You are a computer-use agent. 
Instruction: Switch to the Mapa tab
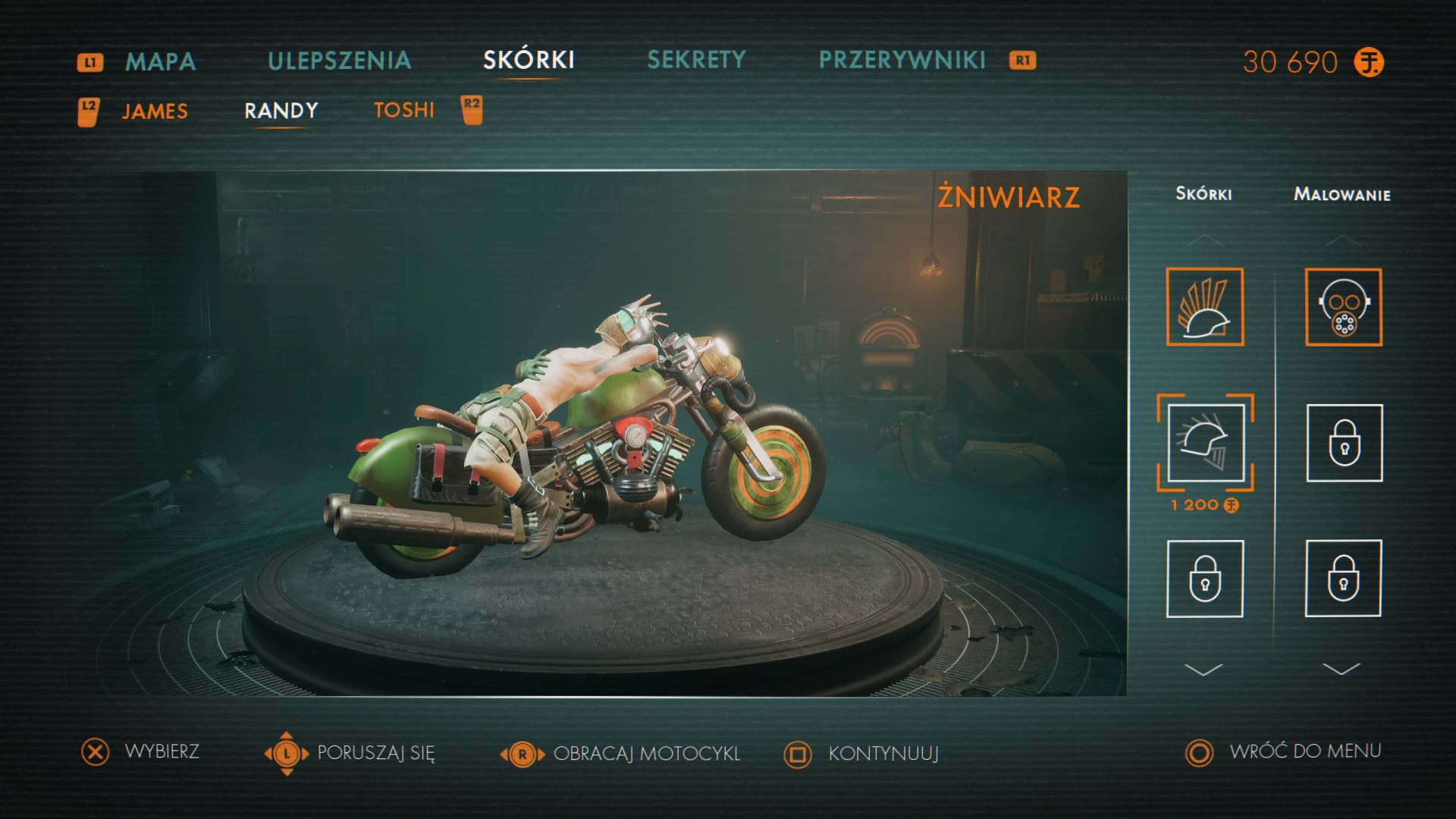click(x=160, y=61)
